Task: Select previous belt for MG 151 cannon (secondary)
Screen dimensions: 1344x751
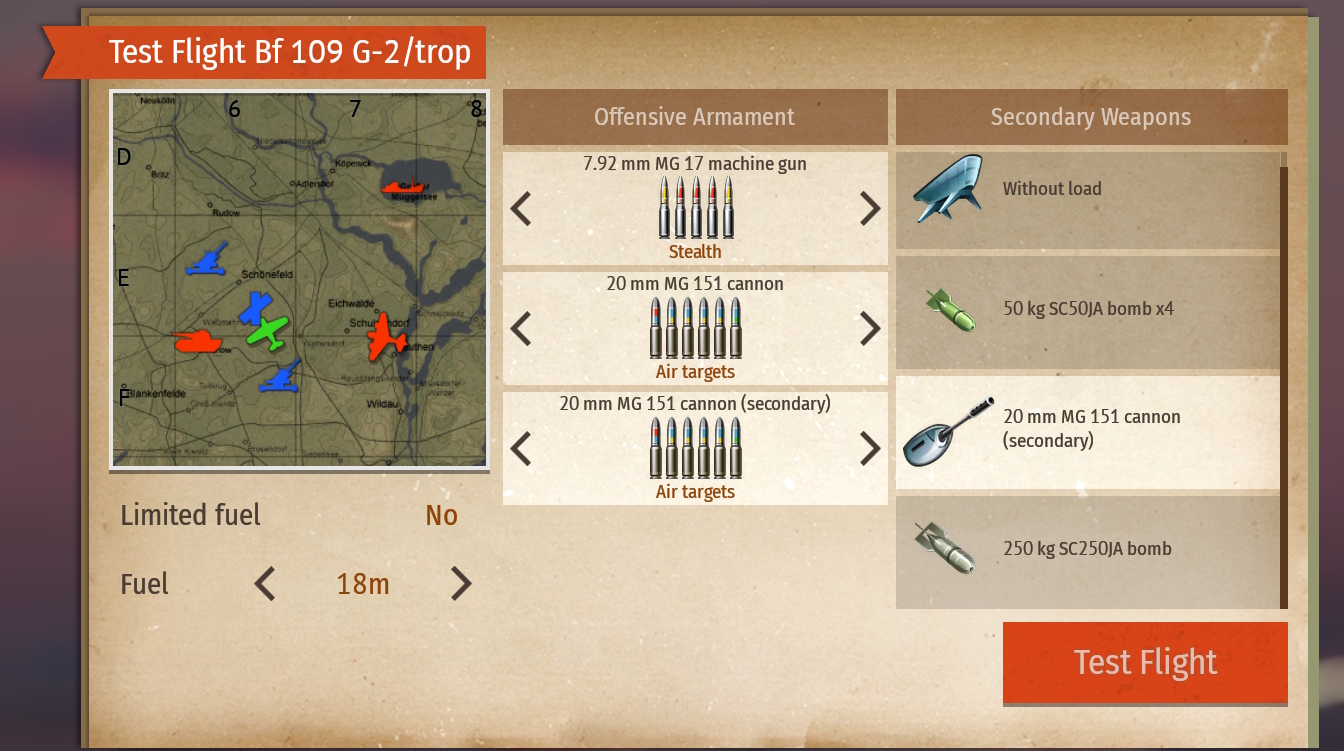Action: click(x=521, y=448)
